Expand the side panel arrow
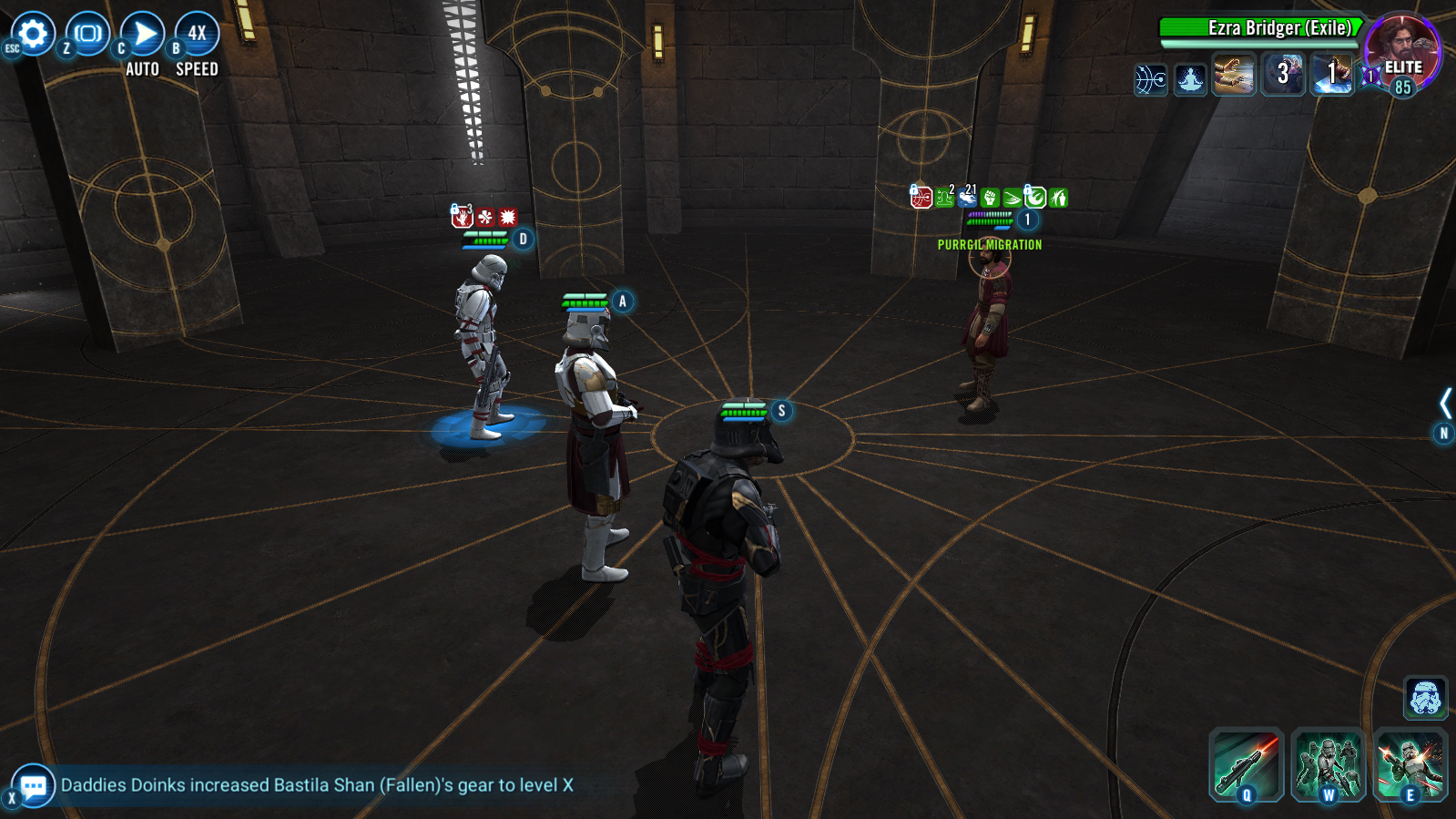1456x819 pixels. click(1445, 403)
